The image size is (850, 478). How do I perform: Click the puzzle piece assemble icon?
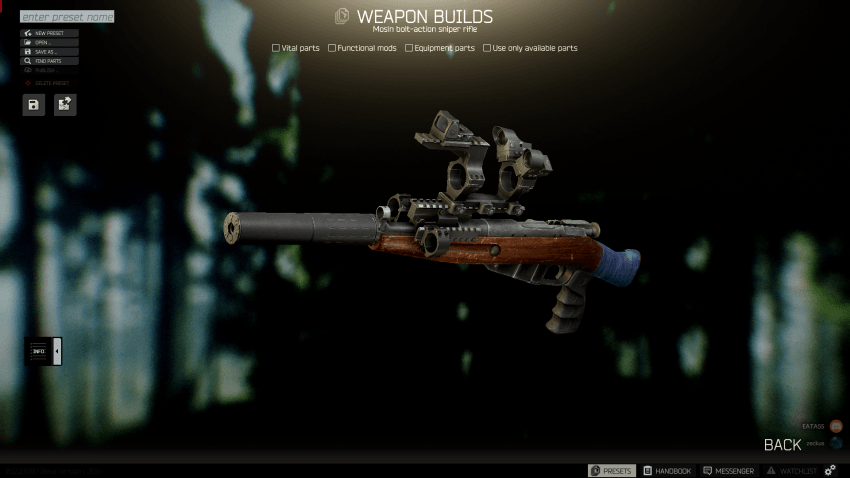click(65, 104)
